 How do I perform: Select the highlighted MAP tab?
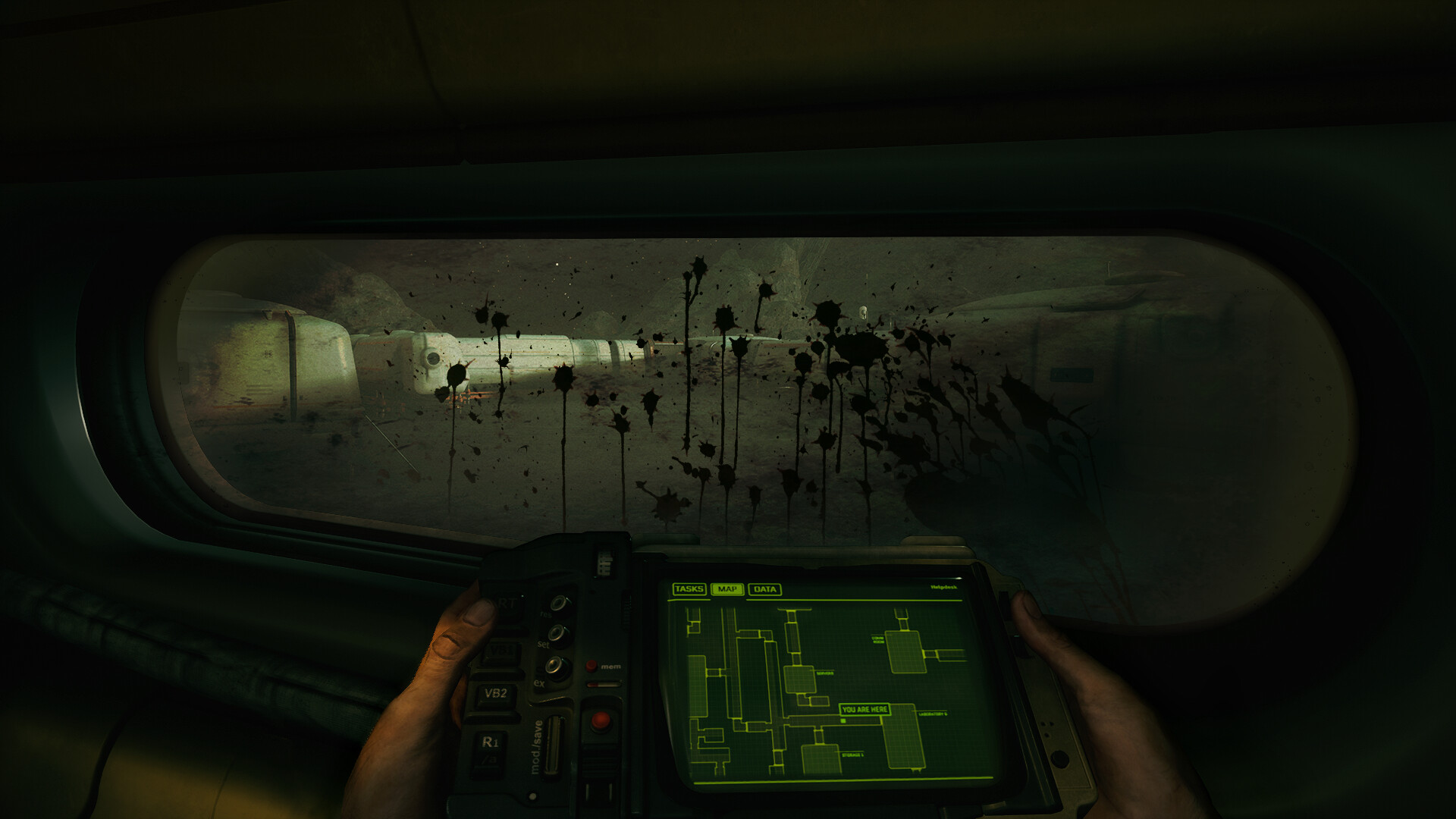pos(730,589)
